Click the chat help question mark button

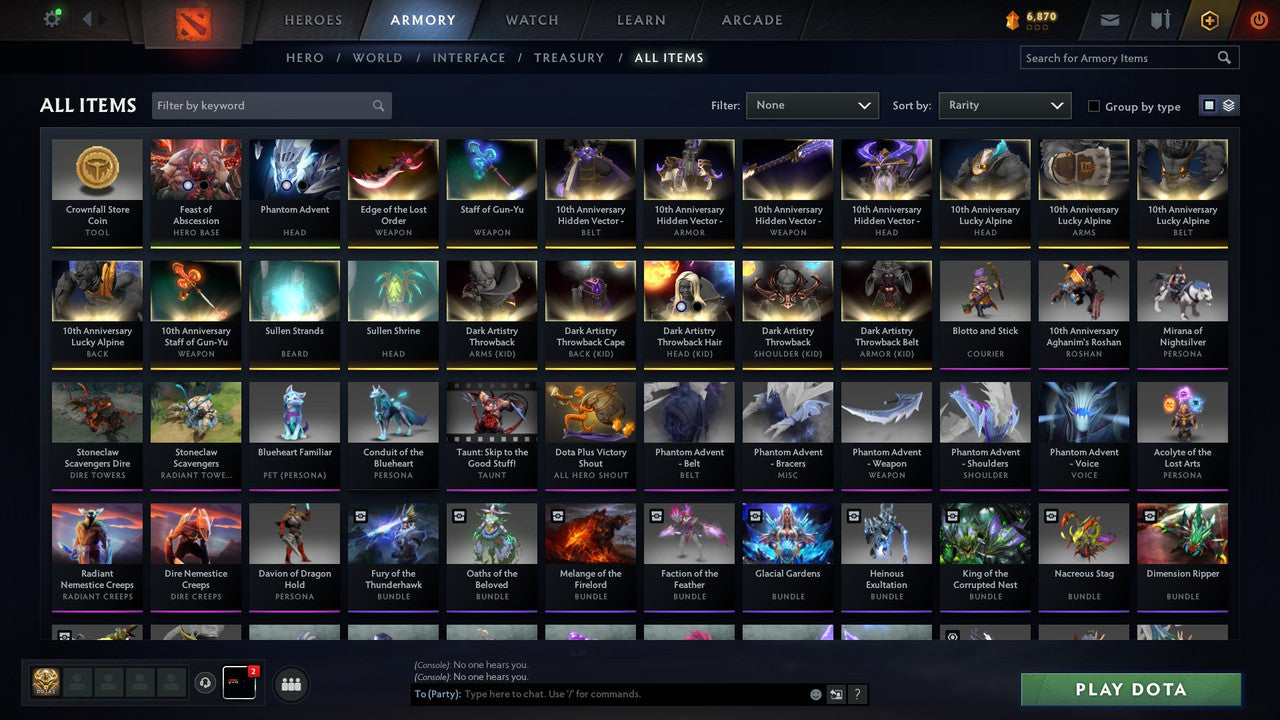click(x=857, y=694)
